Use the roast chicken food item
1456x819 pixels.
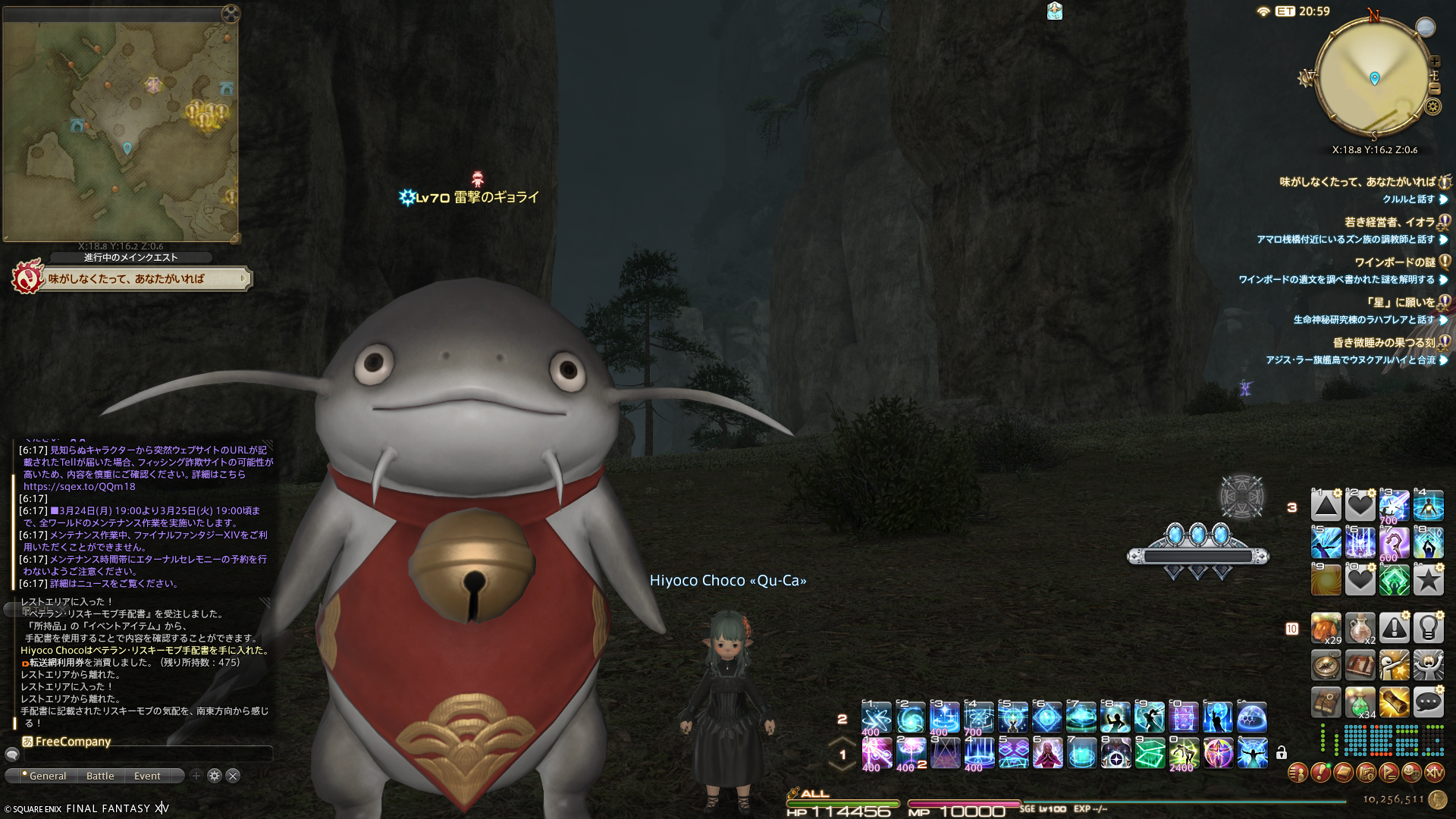tap(1326, 628)
